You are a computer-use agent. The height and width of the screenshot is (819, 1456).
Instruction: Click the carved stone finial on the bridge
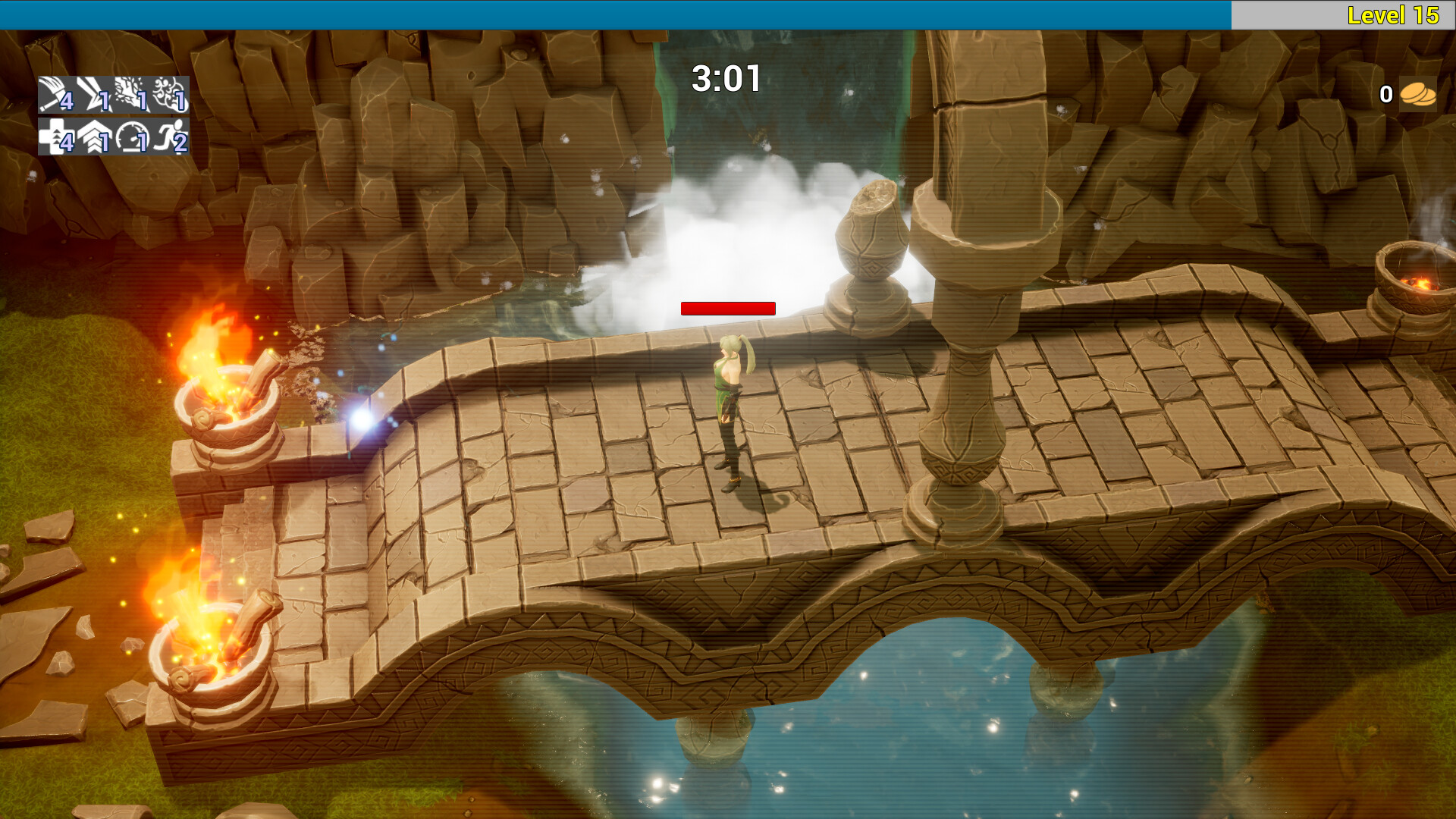coord(871,235)
